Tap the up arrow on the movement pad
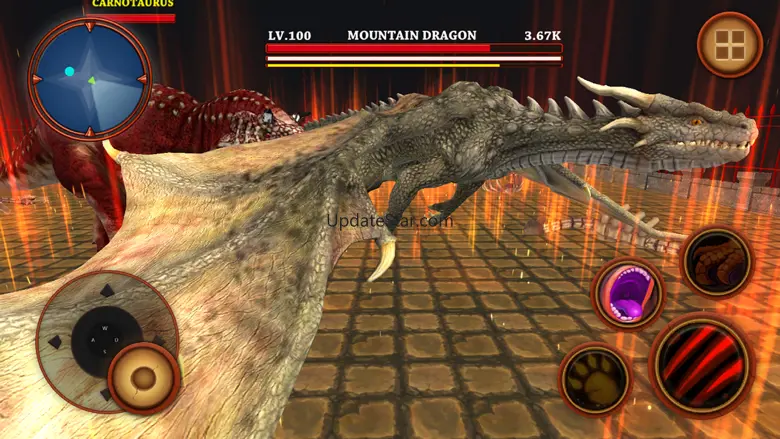This screenshot has height=439, width=780. pyautogui.click(x=106, y=292)
